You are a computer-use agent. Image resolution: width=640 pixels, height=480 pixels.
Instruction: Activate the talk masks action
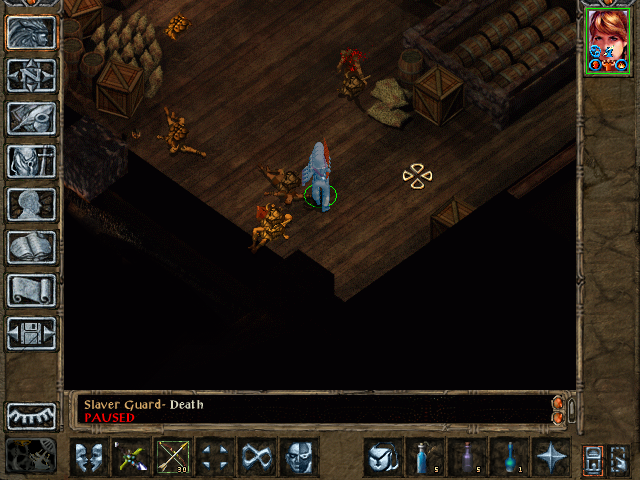88,457
